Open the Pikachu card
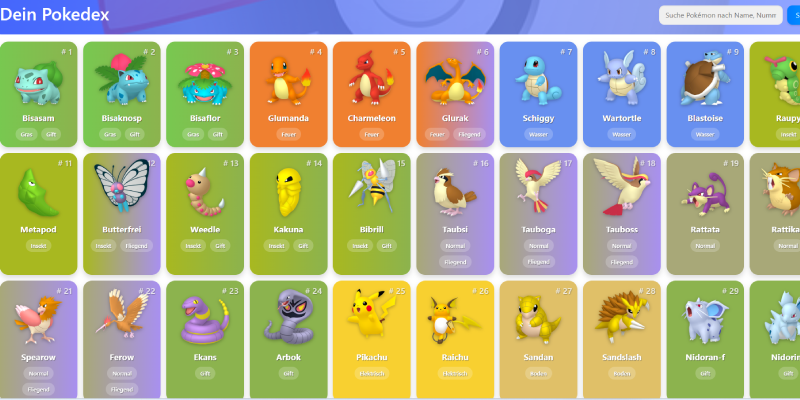 pyautogui.click(x=371, y=335)
